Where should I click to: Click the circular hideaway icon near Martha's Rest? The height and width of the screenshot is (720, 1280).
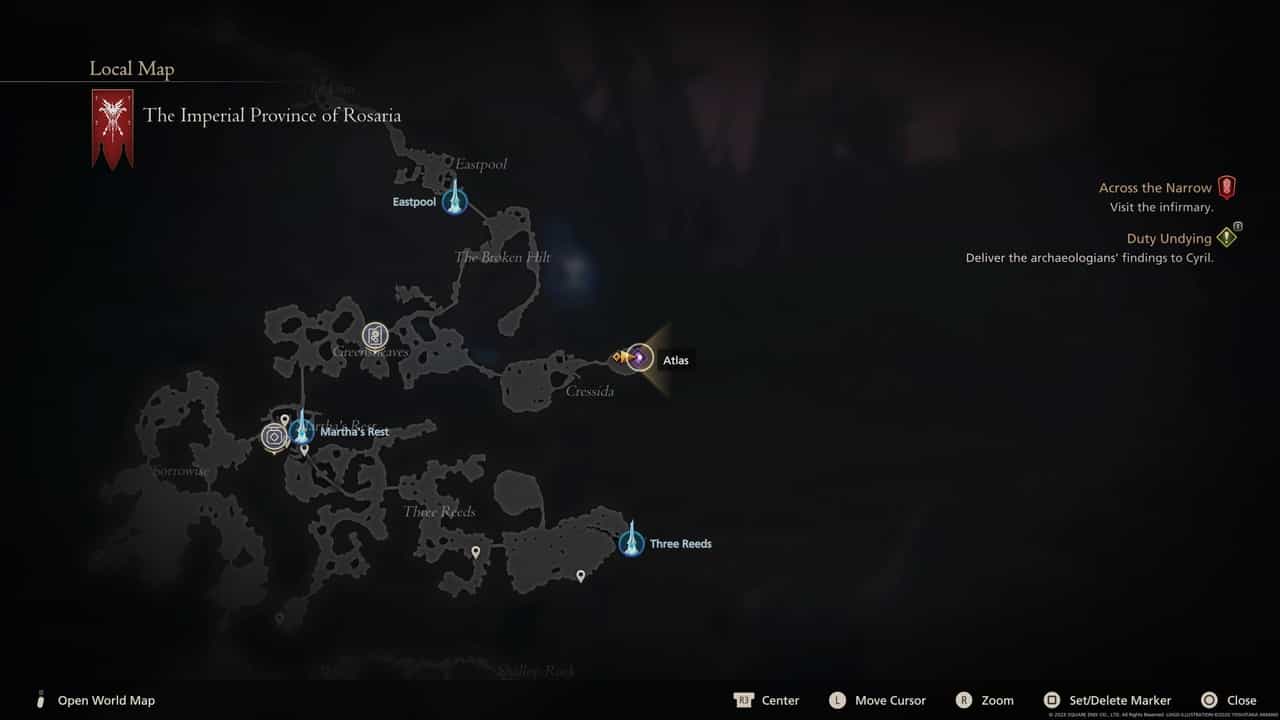pos(274,436)
